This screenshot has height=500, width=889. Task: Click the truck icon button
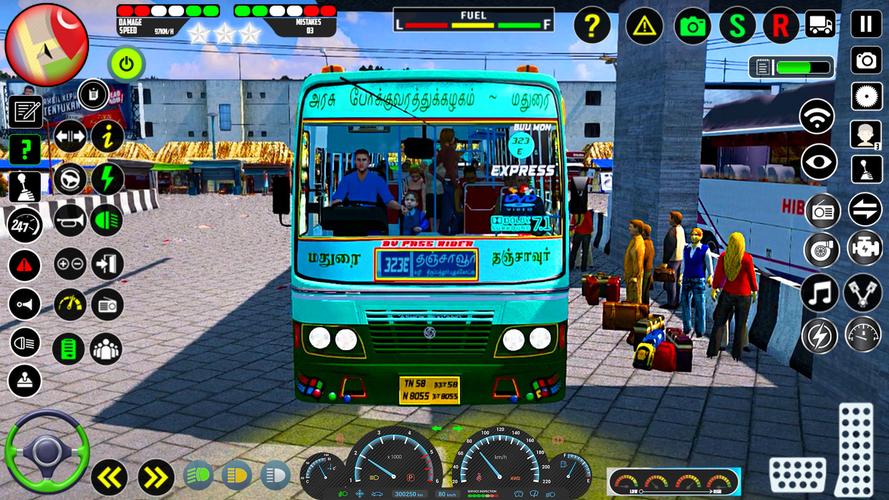(x=821, y=24)
